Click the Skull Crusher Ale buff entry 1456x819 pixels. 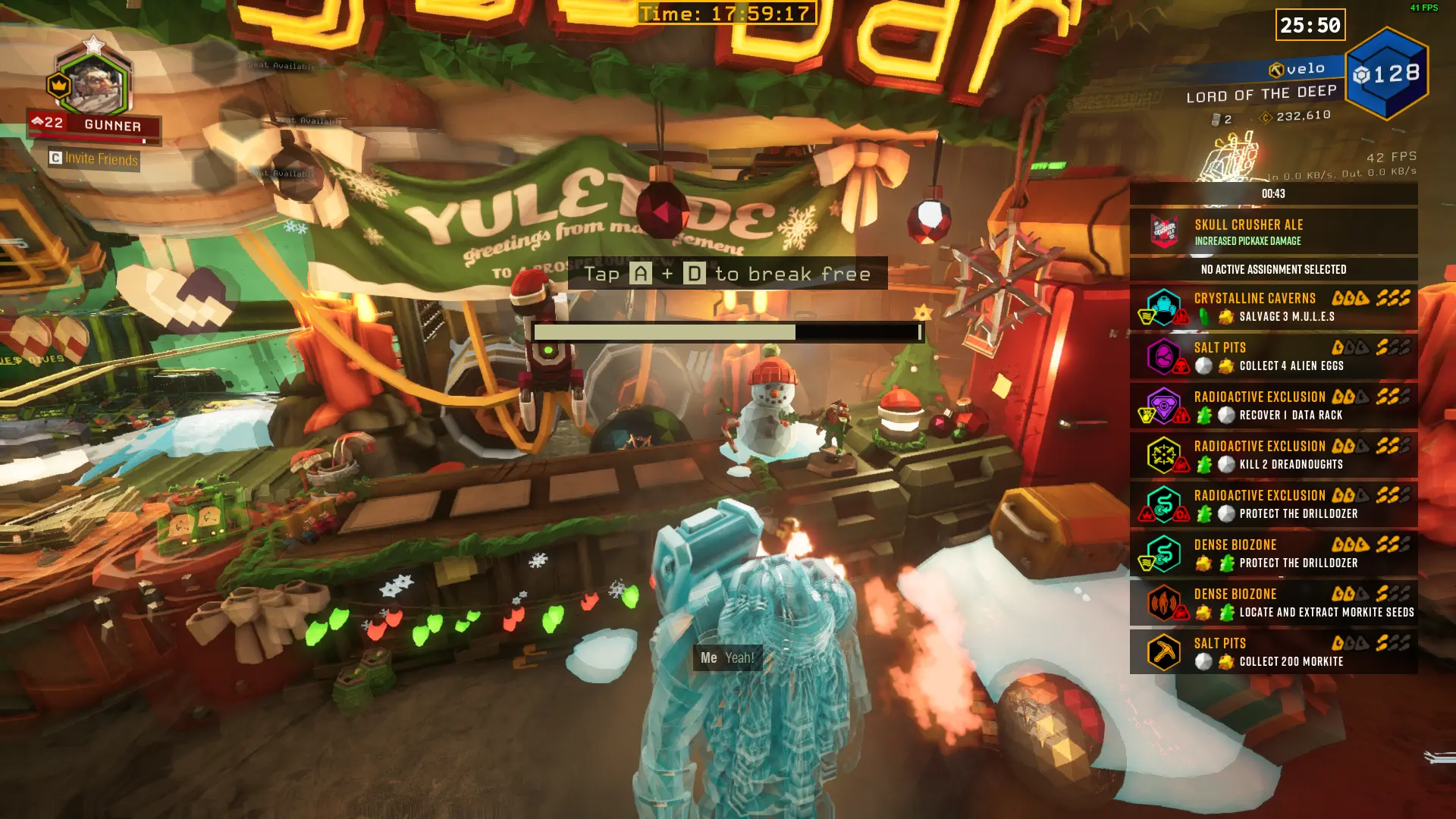point(1273,232)
